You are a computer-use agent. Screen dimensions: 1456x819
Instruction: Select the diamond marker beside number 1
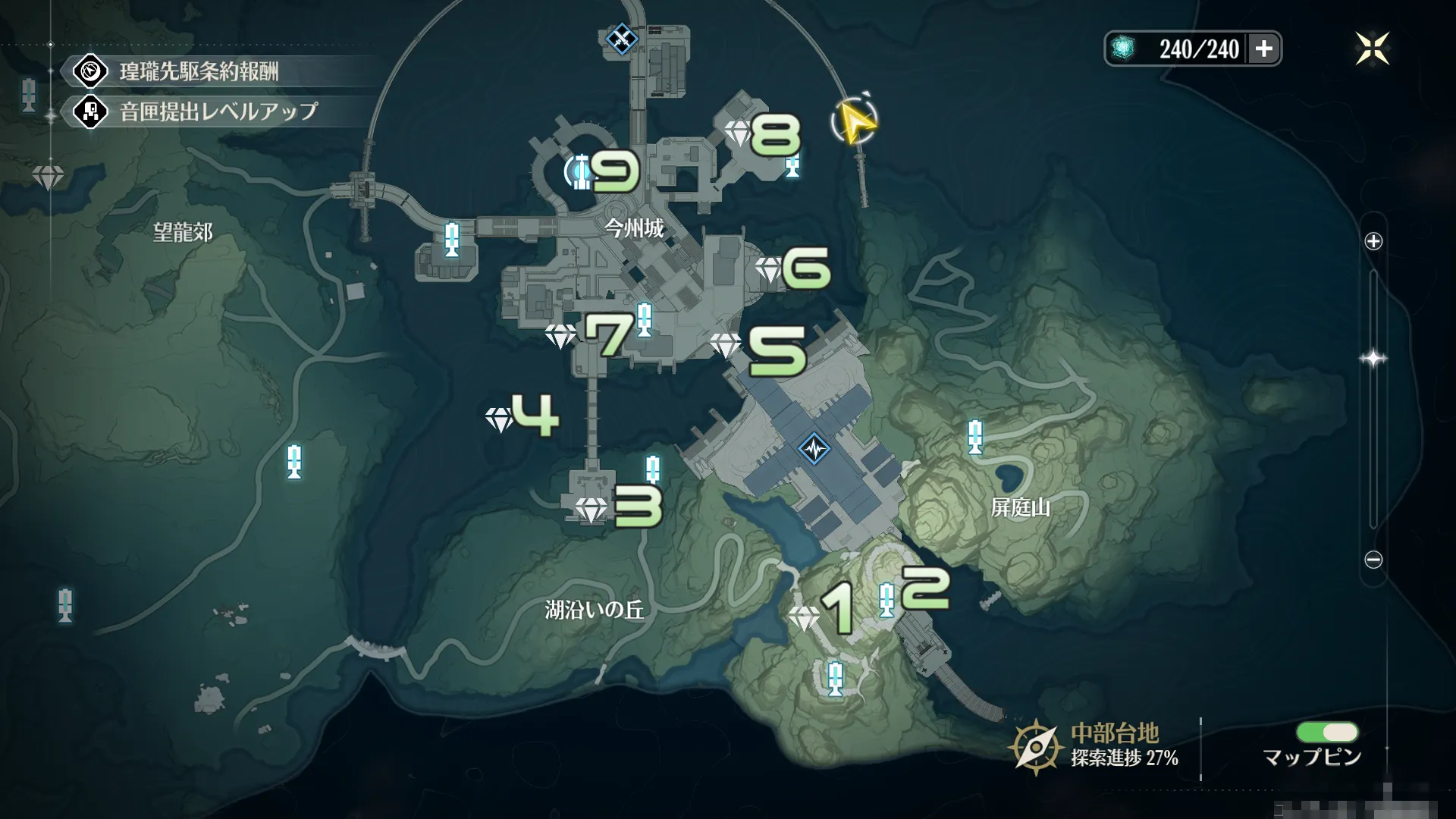(804, 618)
